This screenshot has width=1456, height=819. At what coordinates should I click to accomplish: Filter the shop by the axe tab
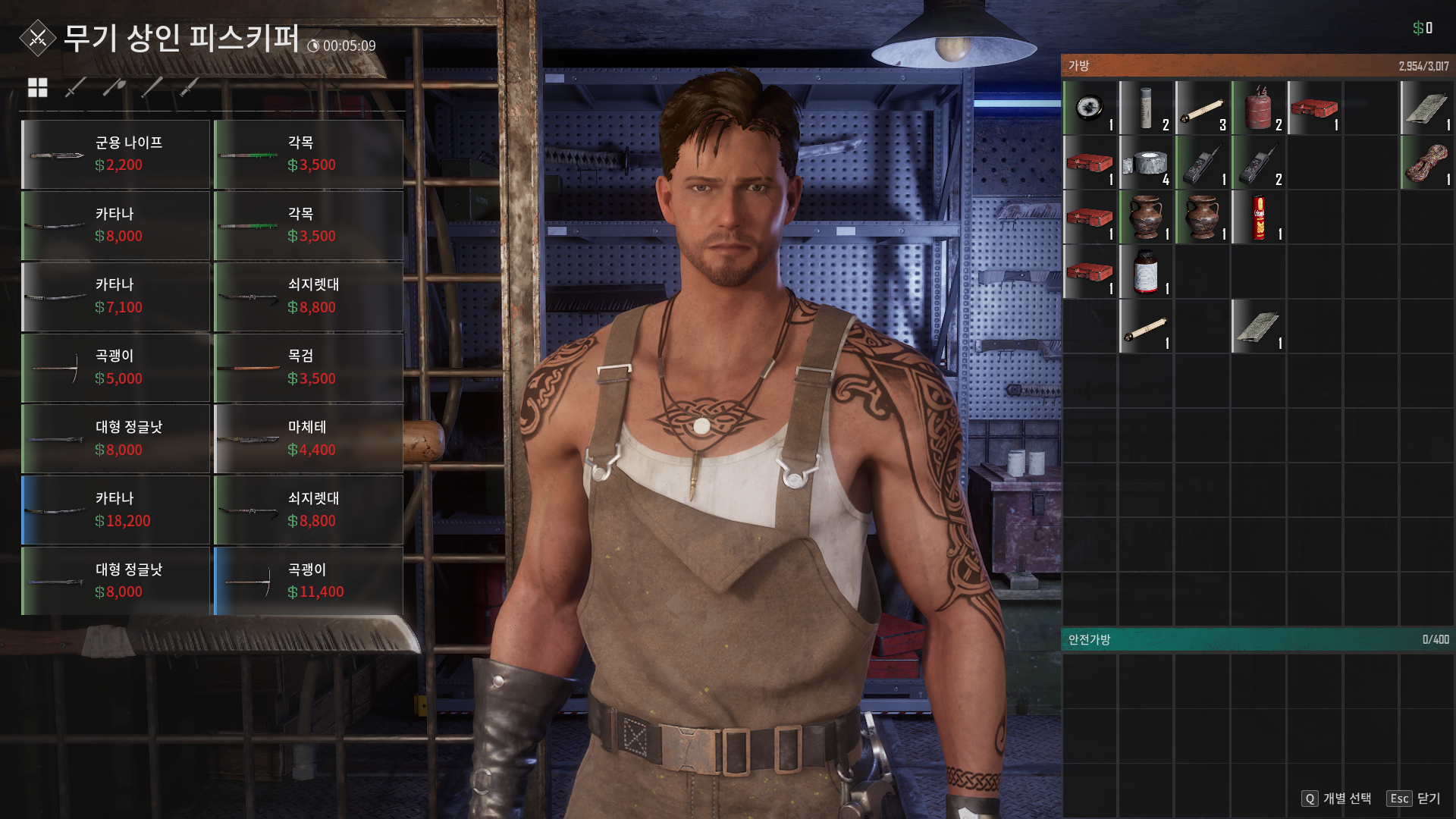(114, 88)
